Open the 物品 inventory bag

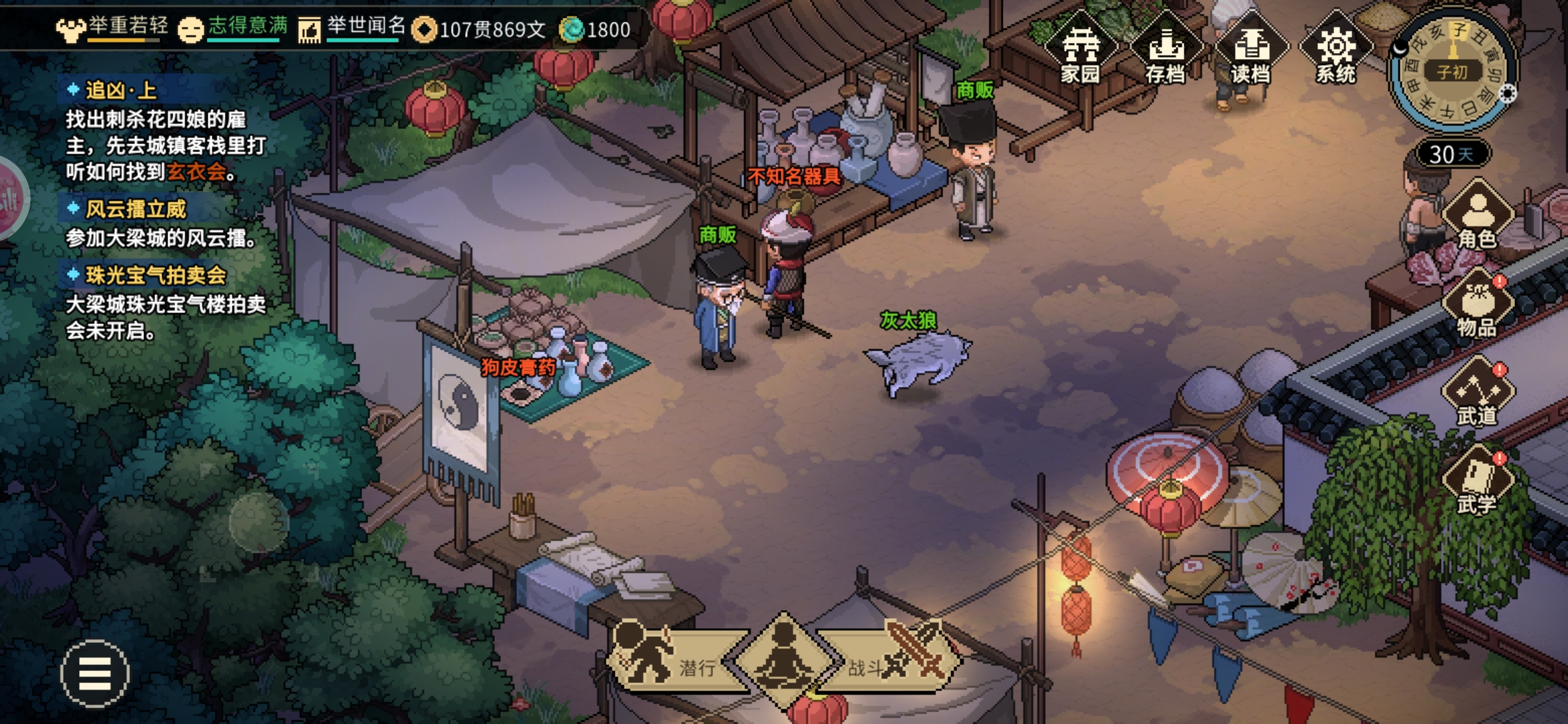pos(1477,305)
